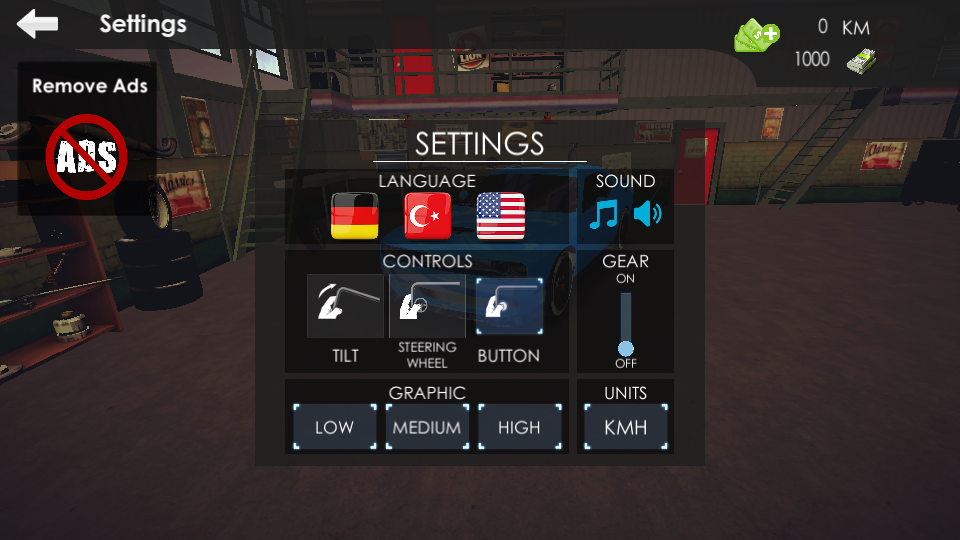The image size is (960, 540).
Task: Switch language to the US flag
Action: [501, 216]
